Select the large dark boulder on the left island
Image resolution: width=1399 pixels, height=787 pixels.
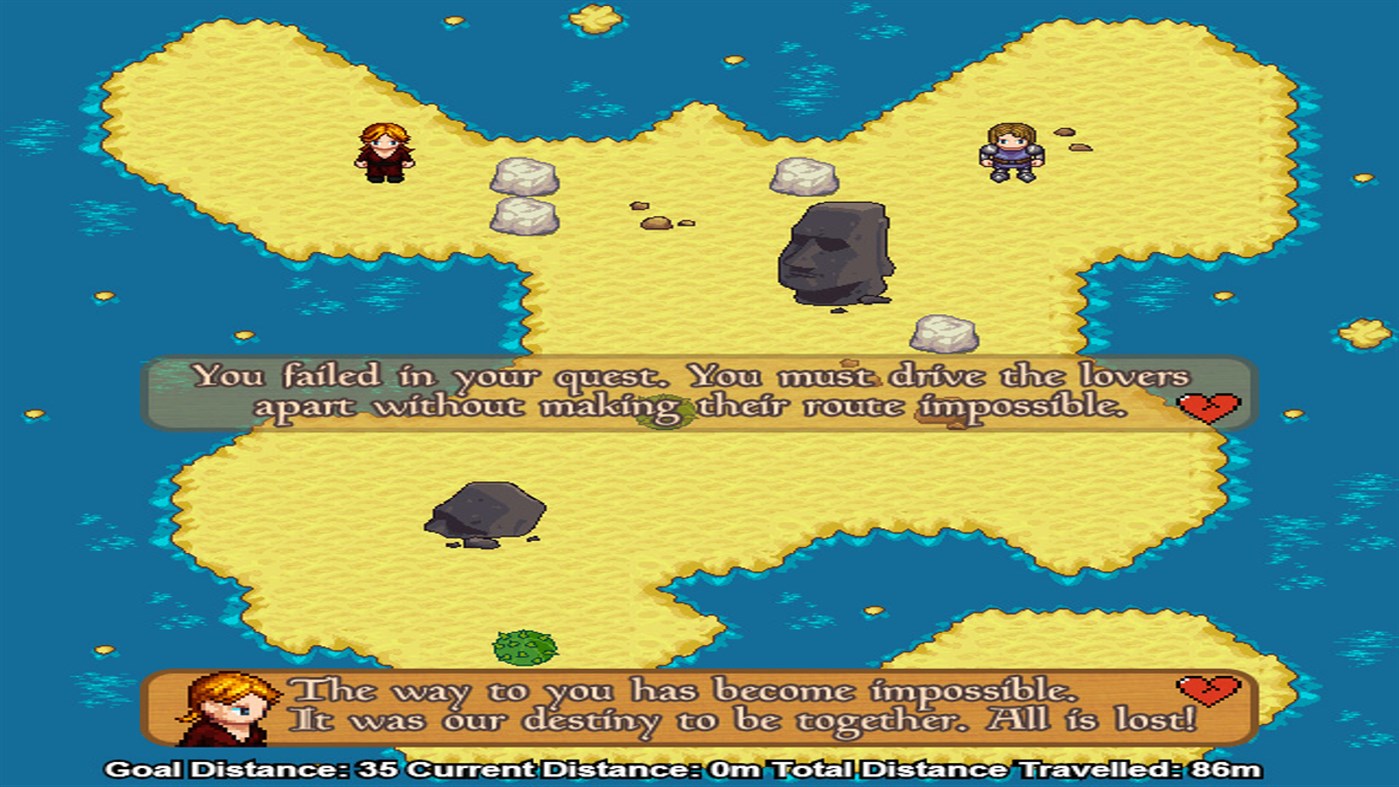pyautogui.click(x=489, y=511)
